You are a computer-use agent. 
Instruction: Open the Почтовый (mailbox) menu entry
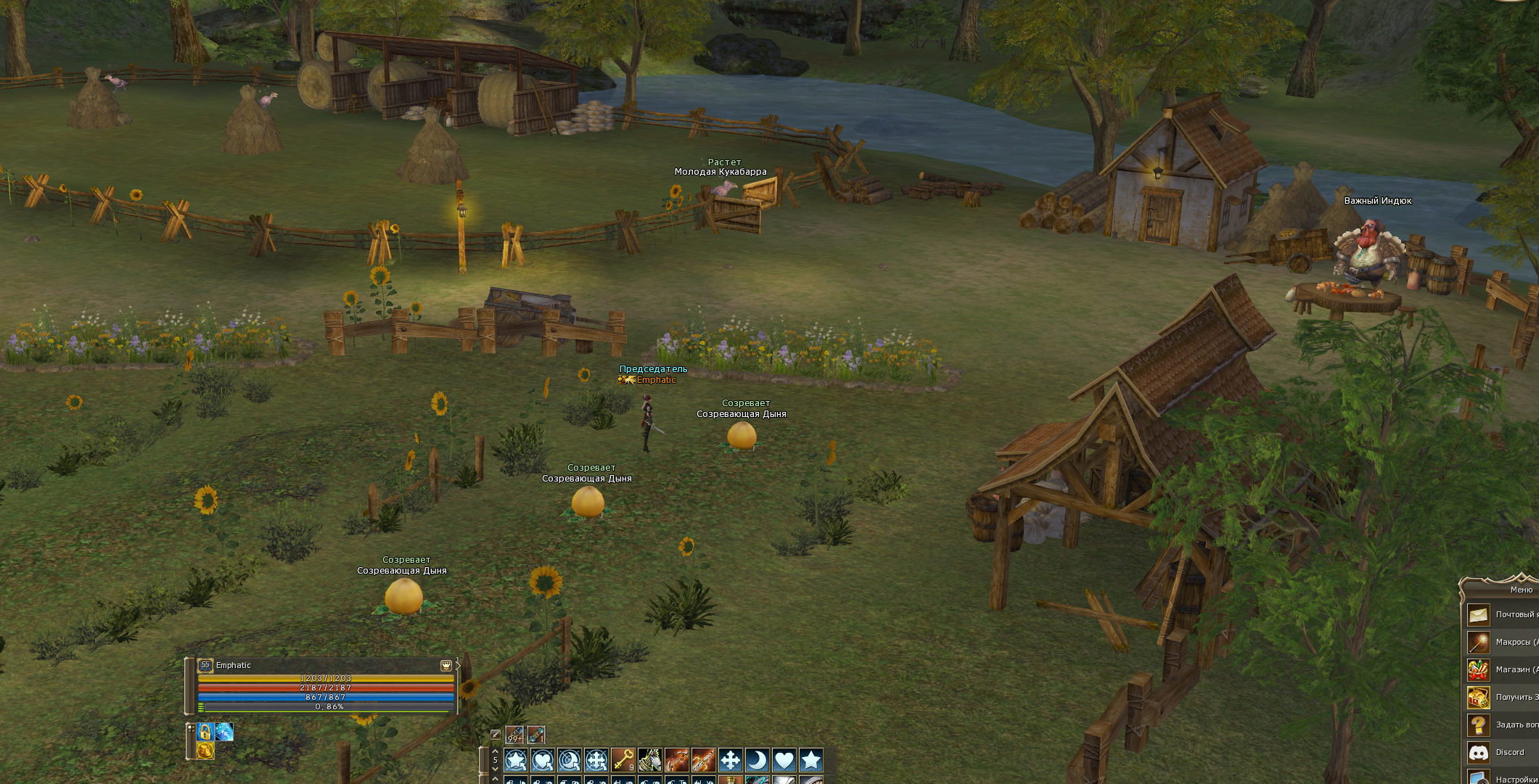coord(1501,615)
